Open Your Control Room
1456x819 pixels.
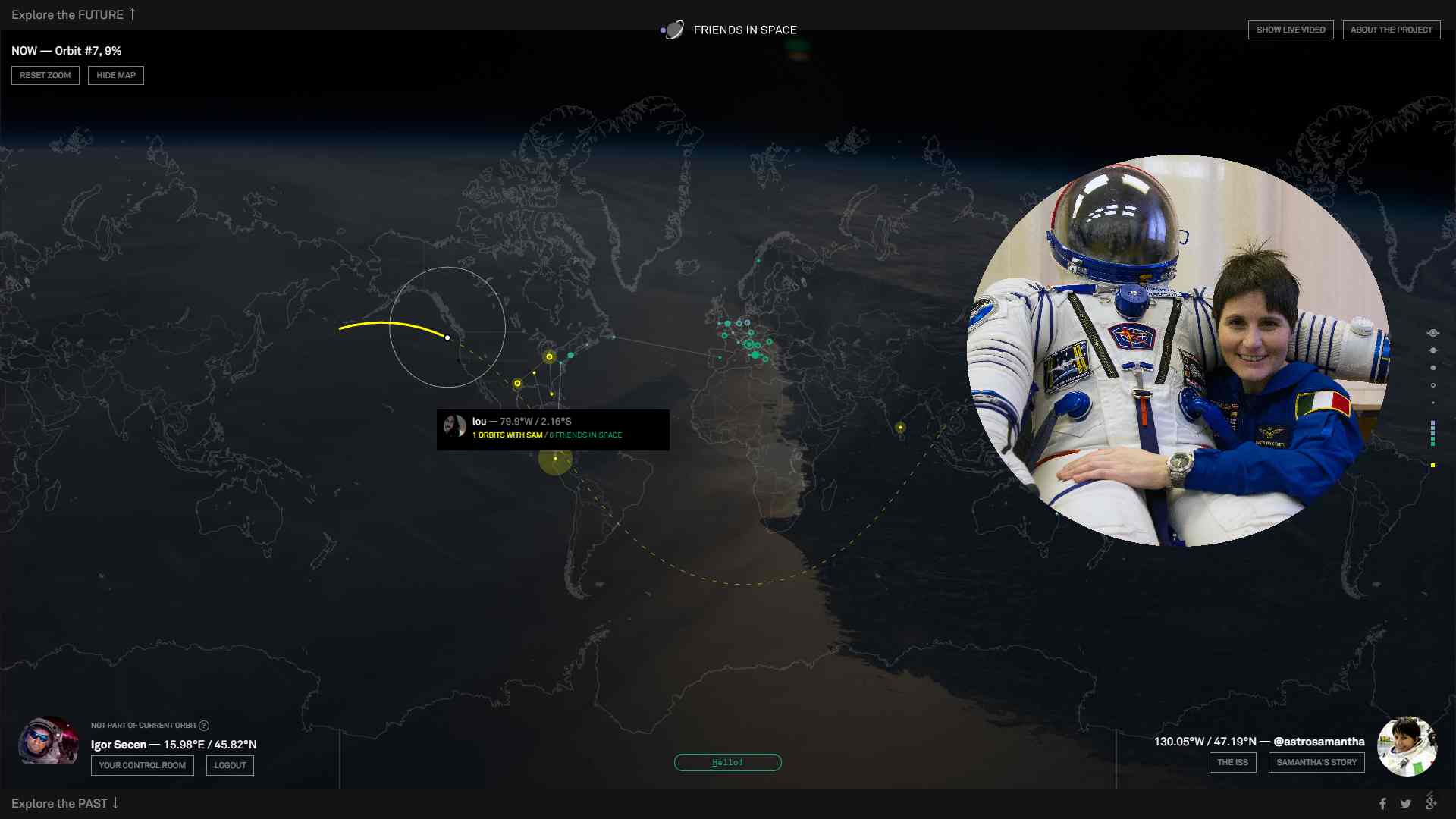[x=142, y=765]
